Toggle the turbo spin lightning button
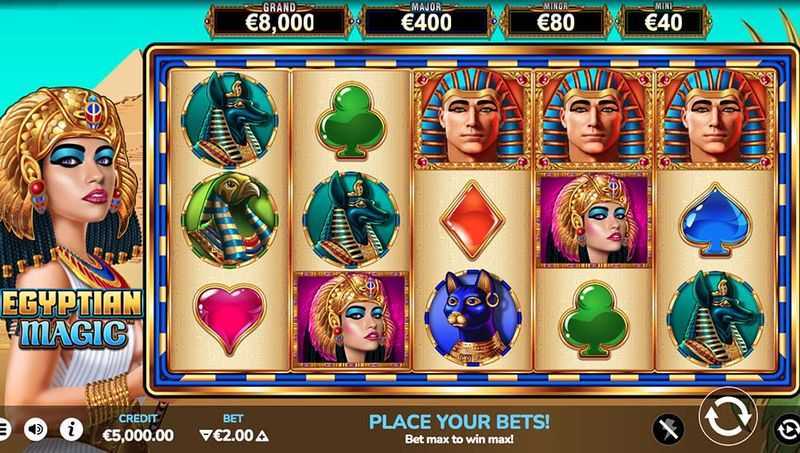Screen dimensions: 800x453 [x=668, y=430]
